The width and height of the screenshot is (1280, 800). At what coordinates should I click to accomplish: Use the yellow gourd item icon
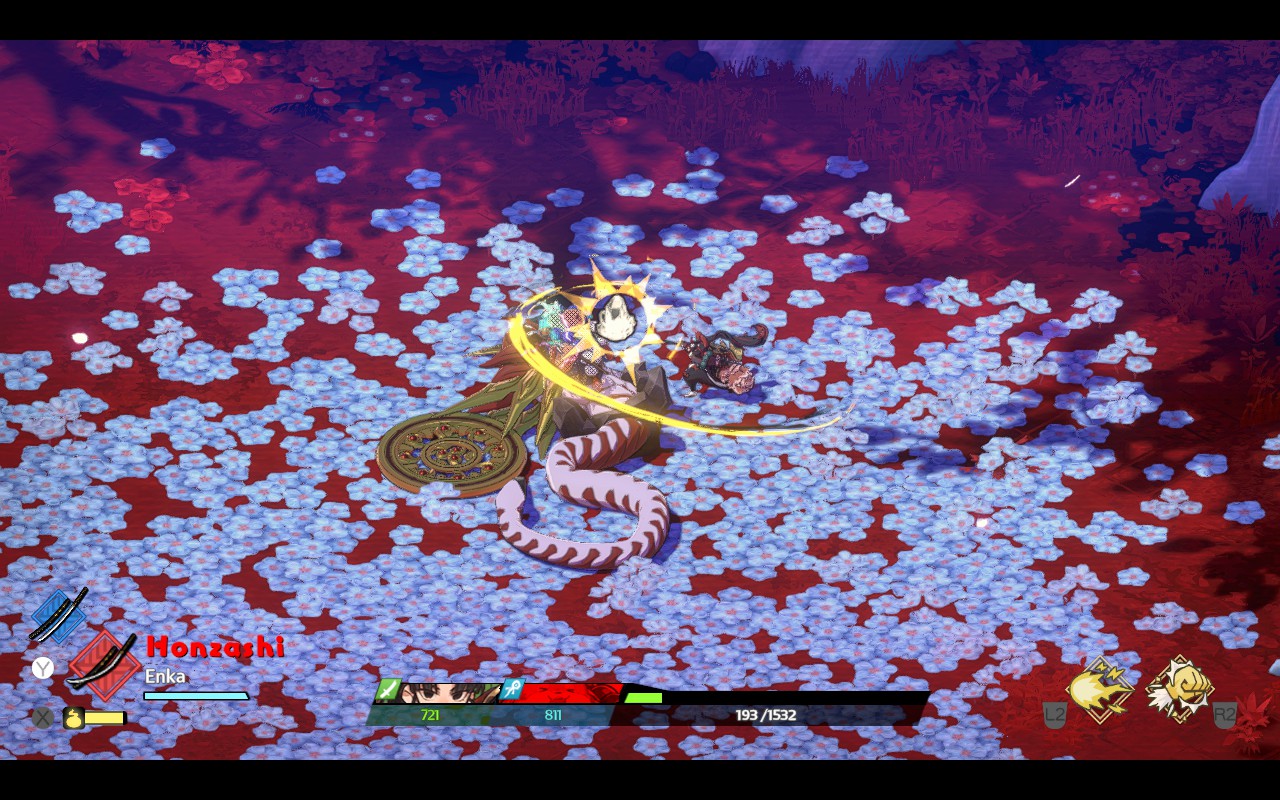(73, 717)
